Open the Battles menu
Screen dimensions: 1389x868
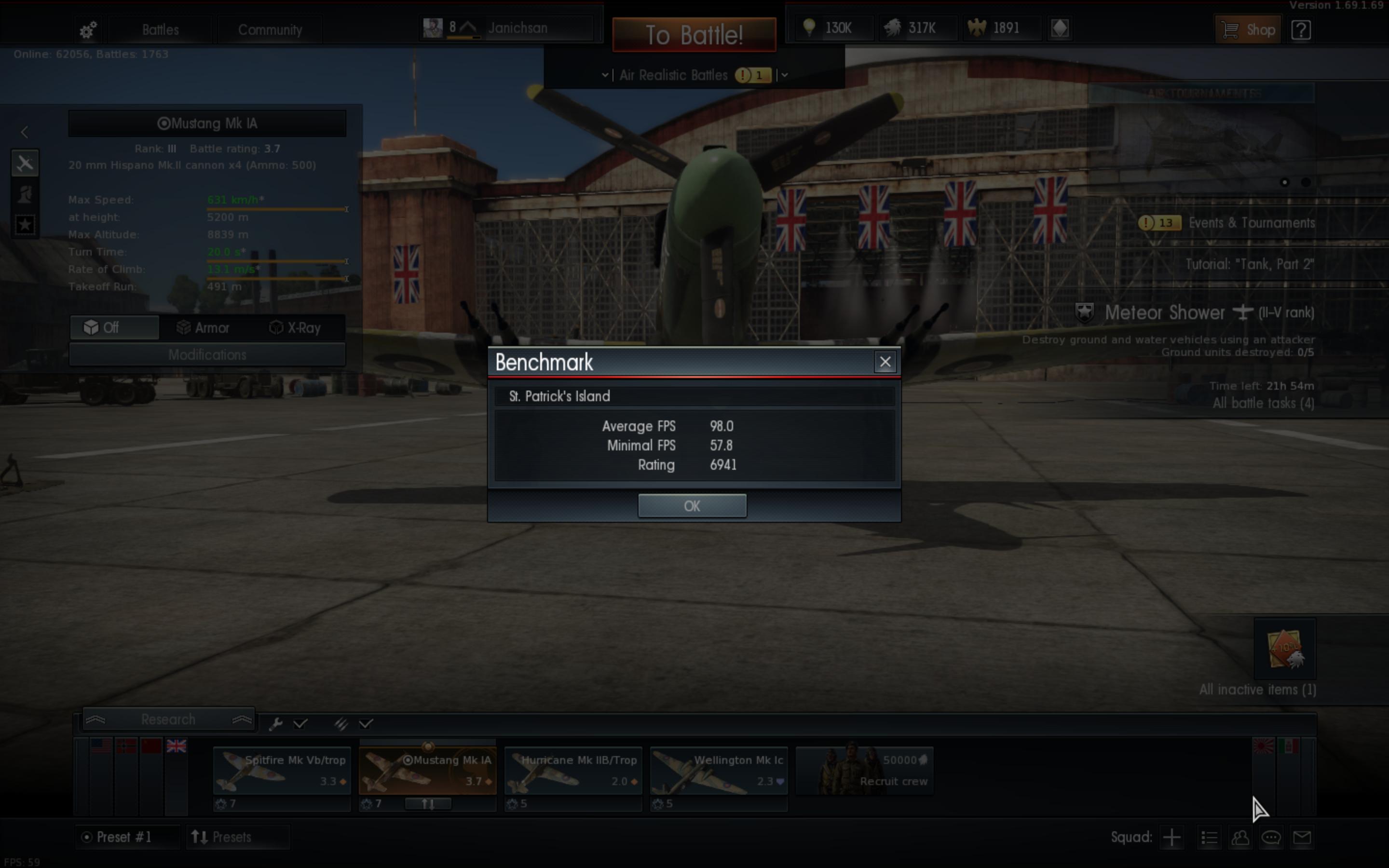coord(160,29)
